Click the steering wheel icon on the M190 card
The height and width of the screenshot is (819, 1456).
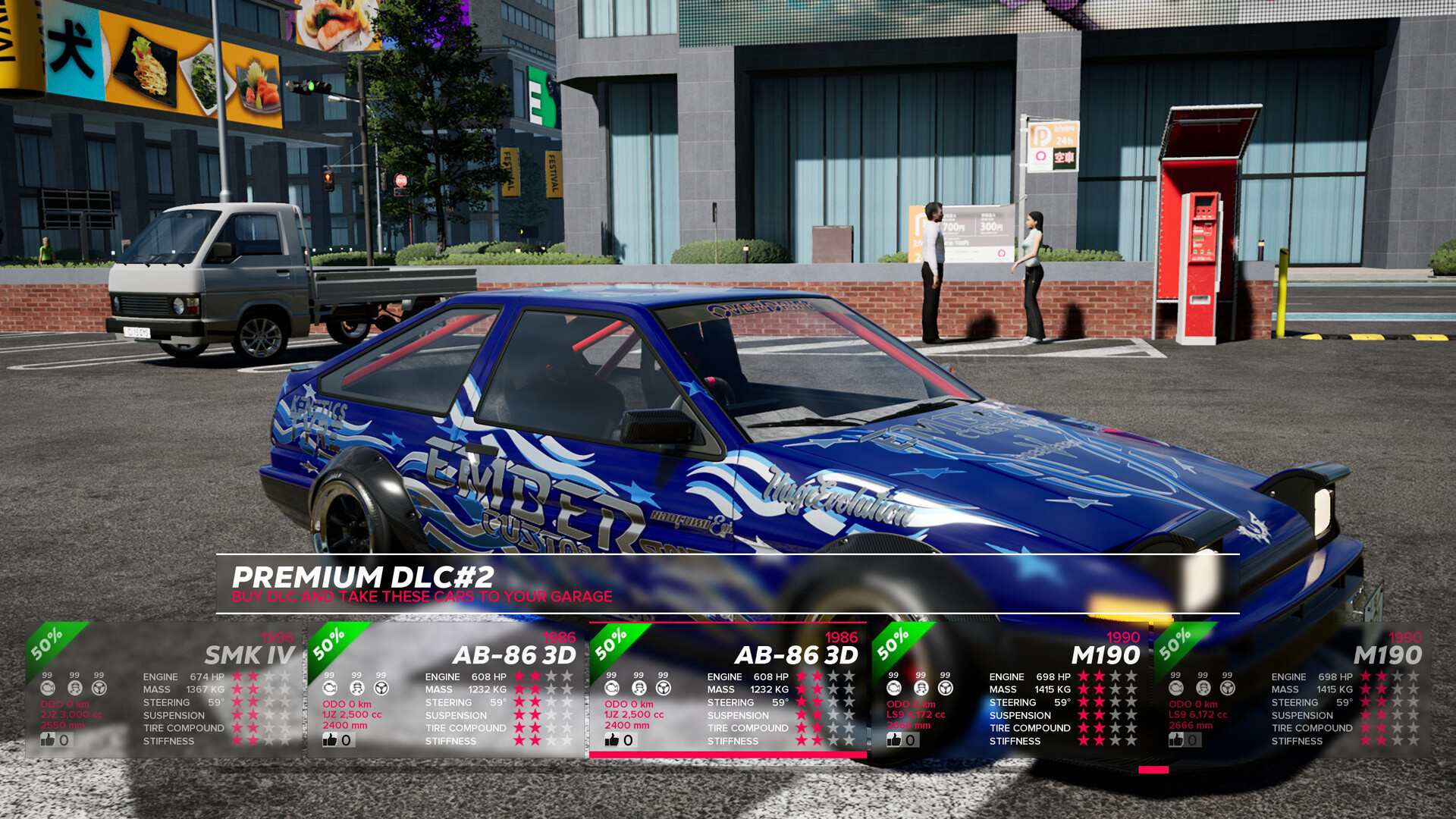(x=944, y=689)
